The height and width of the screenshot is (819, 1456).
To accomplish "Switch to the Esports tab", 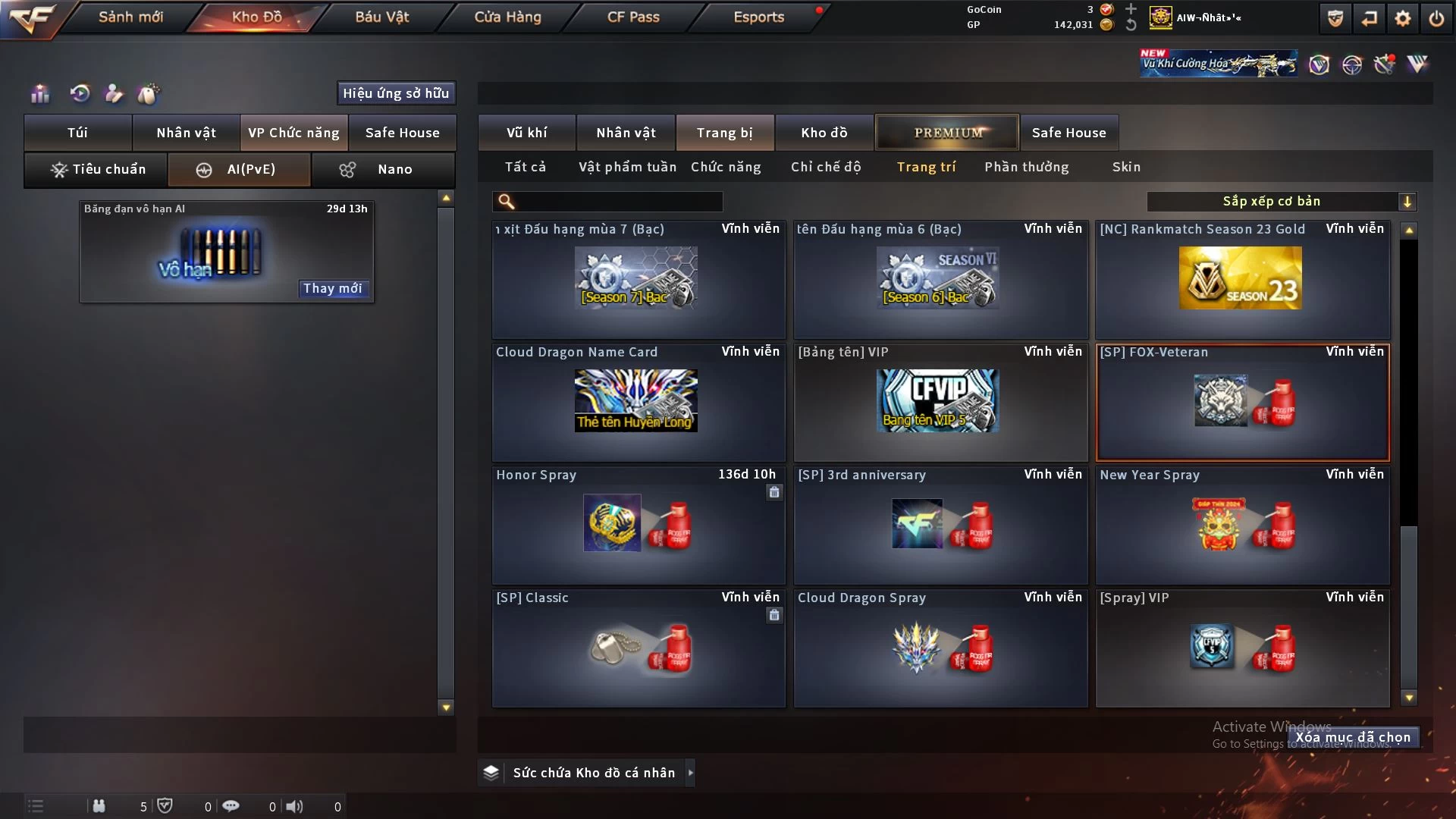I will (x=758, y=17).
